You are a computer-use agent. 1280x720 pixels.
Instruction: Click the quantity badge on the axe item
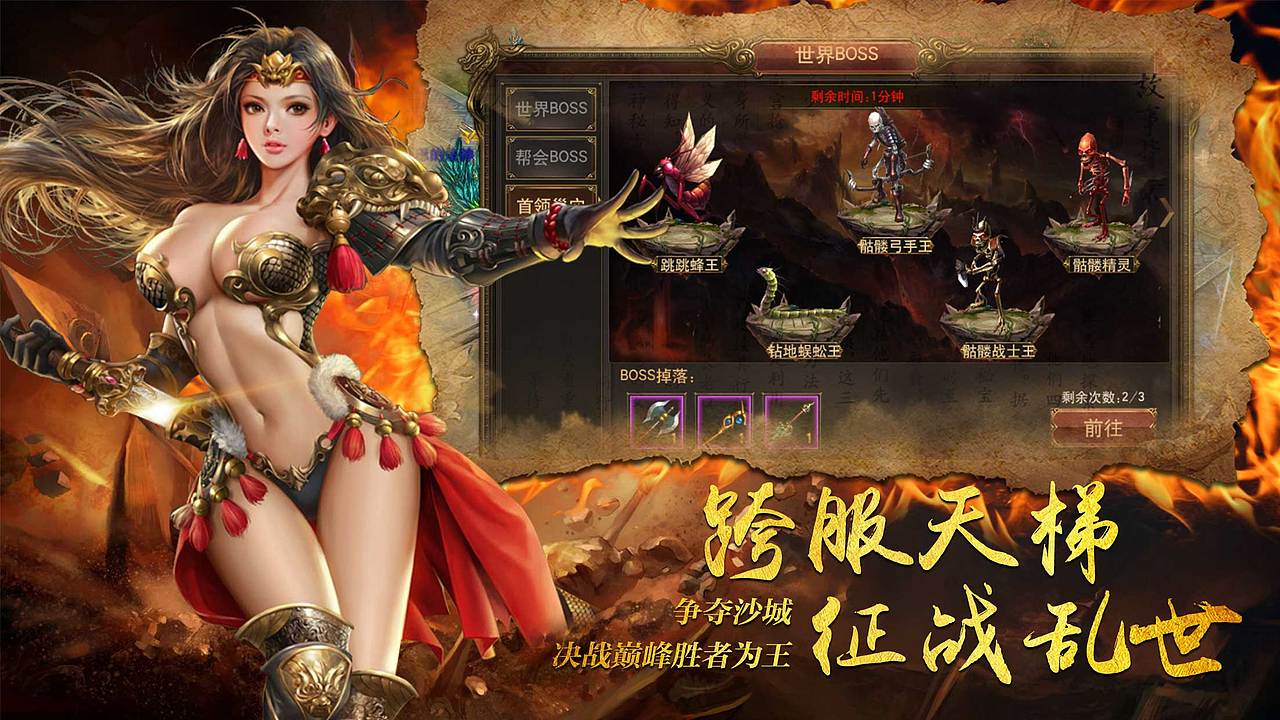click(x=672, y=438)
